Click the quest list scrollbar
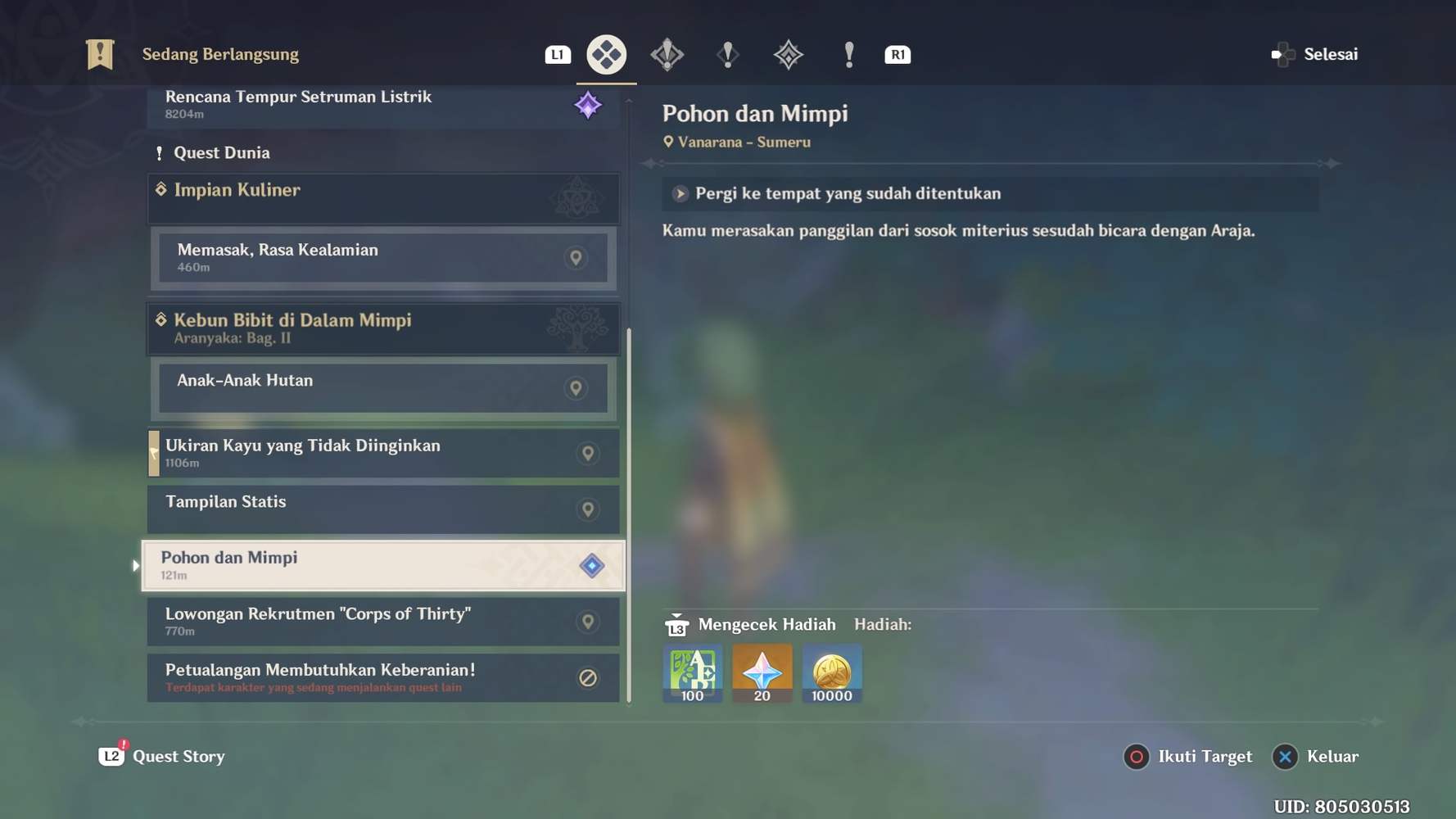The width and height of the screenshot is (1456, 819). click(x=627, y=516)
